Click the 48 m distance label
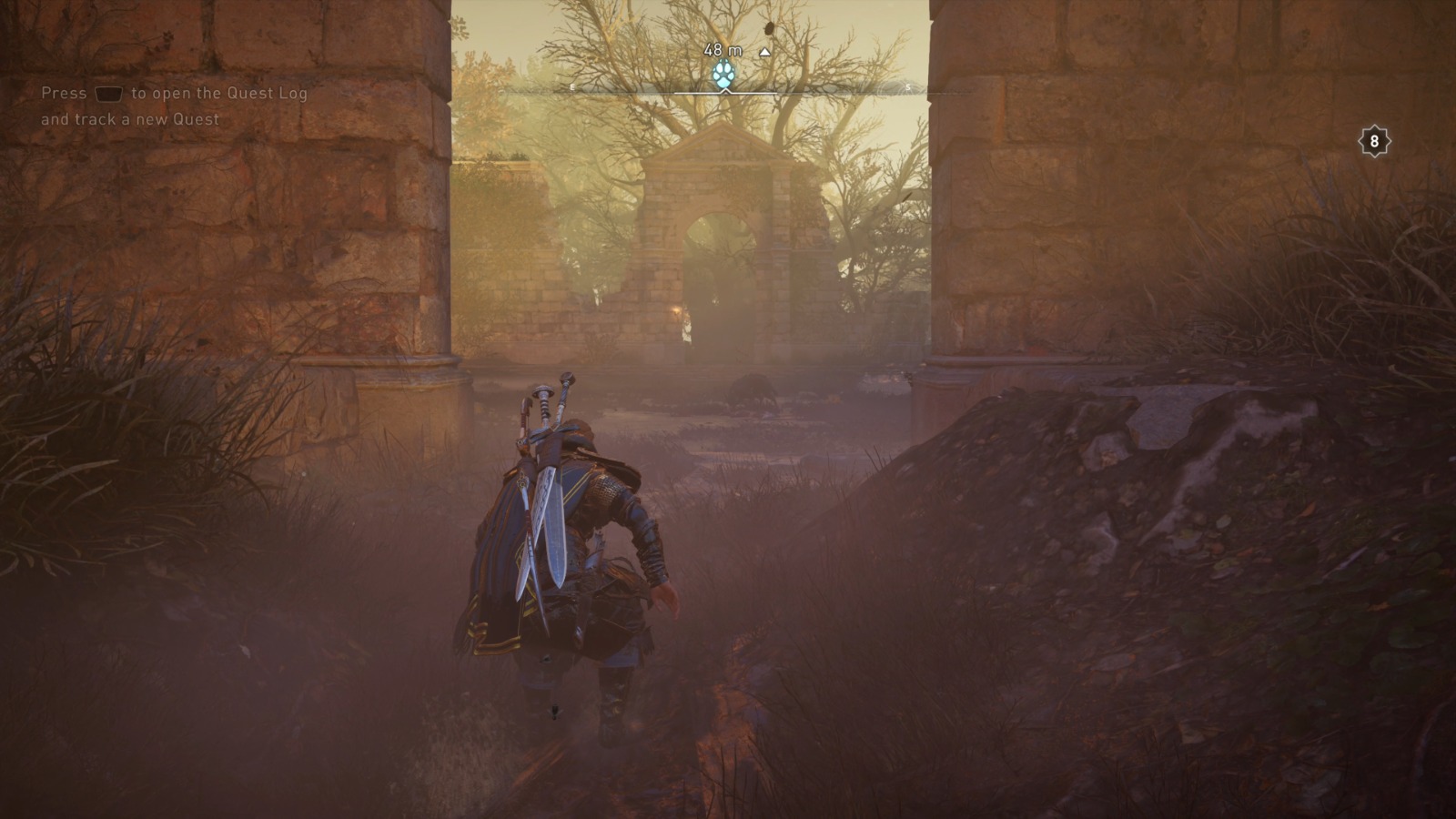 pyautogui.click(x=723, y=51)
